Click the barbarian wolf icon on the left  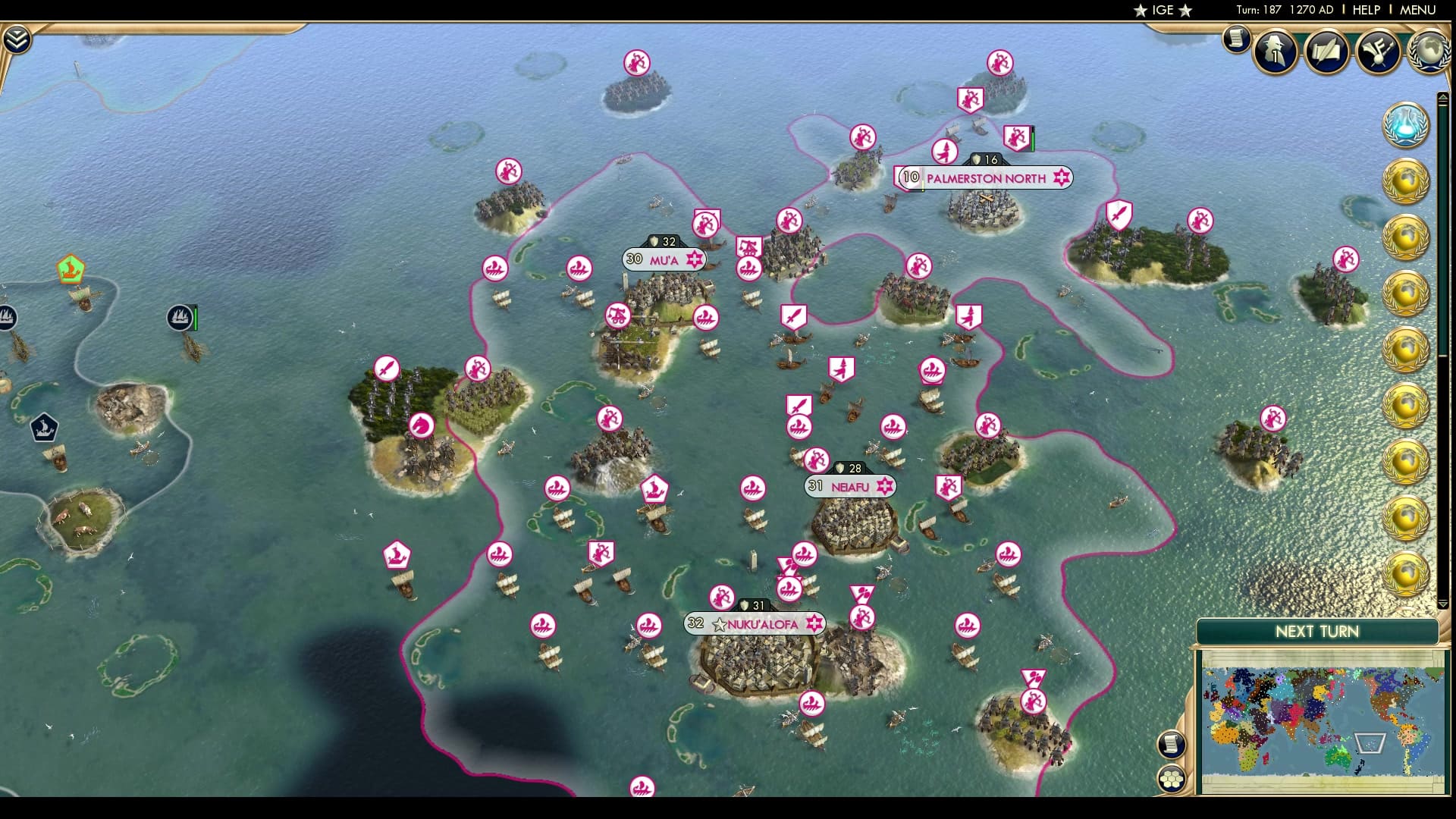click(45, 428)
